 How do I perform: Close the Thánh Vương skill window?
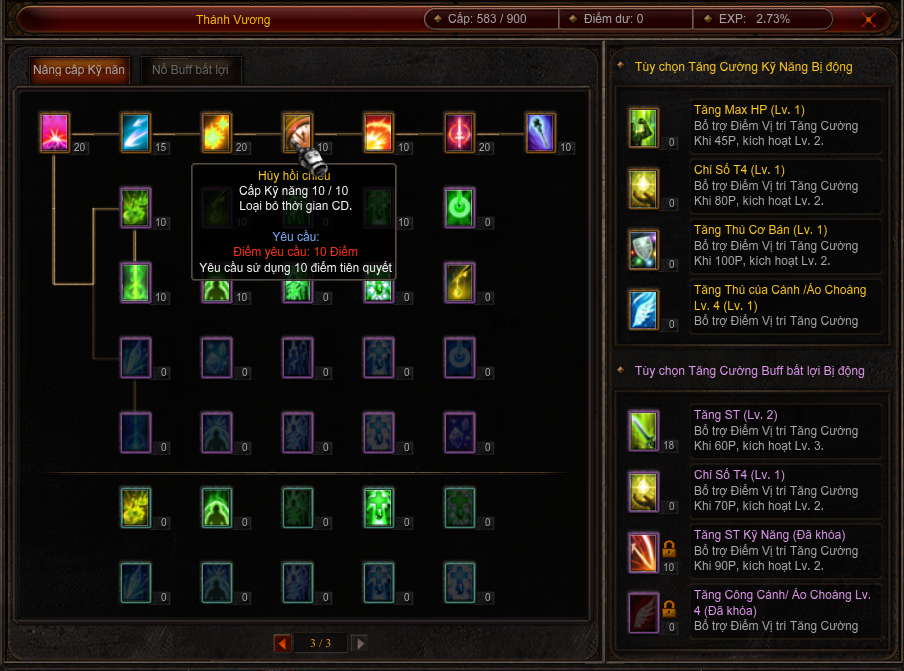click(x=870, y=19)
